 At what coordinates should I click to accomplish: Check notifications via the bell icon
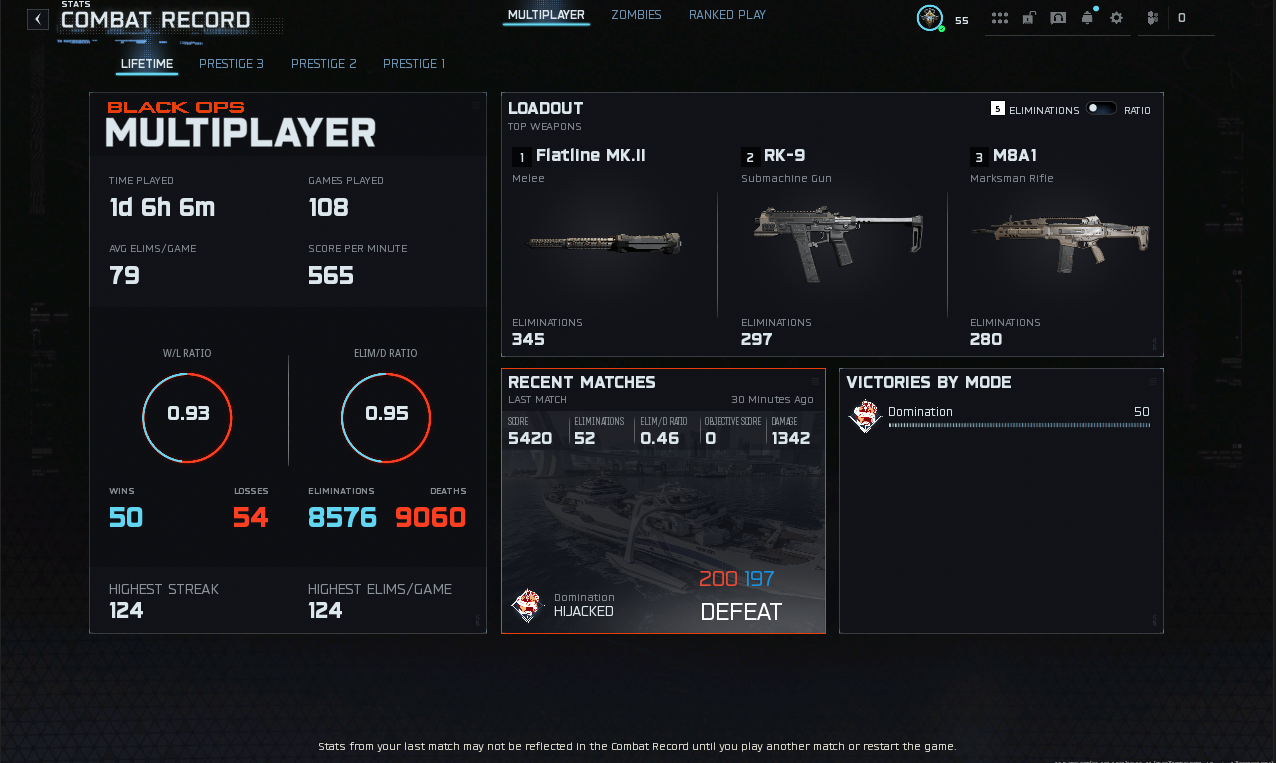point(1087,18)
